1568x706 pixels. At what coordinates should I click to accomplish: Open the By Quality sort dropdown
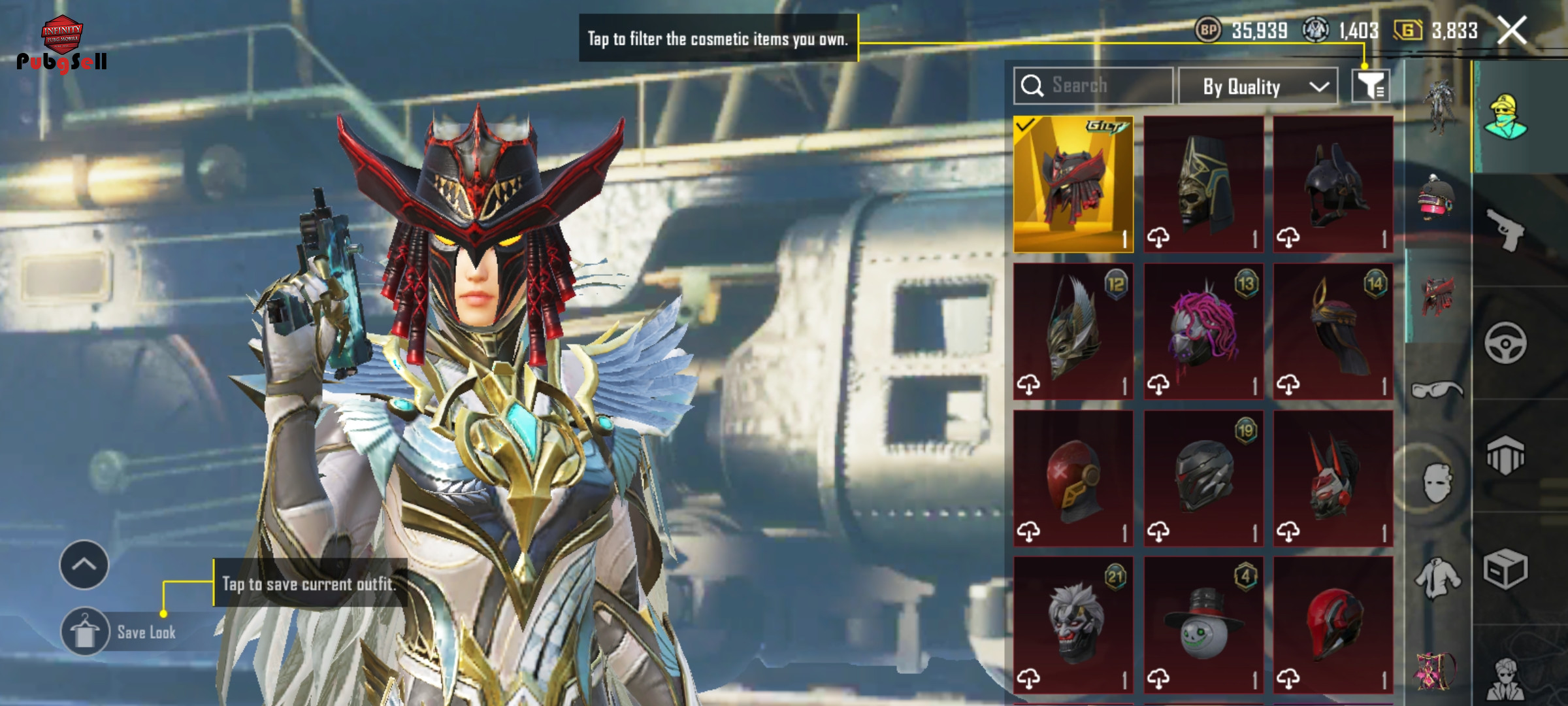point(1258,86)
